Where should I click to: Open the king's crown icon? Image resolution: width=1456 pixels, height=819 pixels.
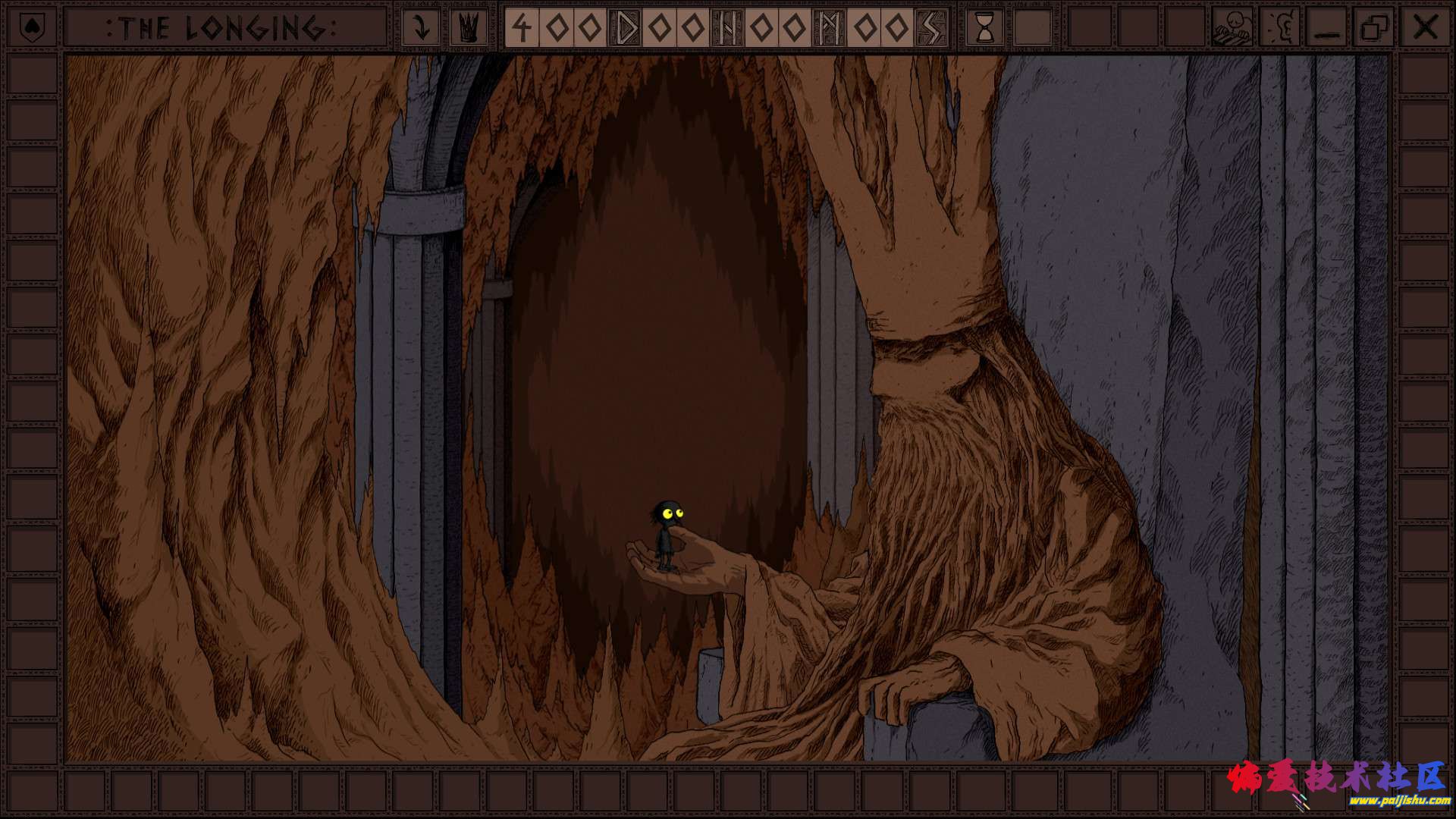[x=469, y=28]
